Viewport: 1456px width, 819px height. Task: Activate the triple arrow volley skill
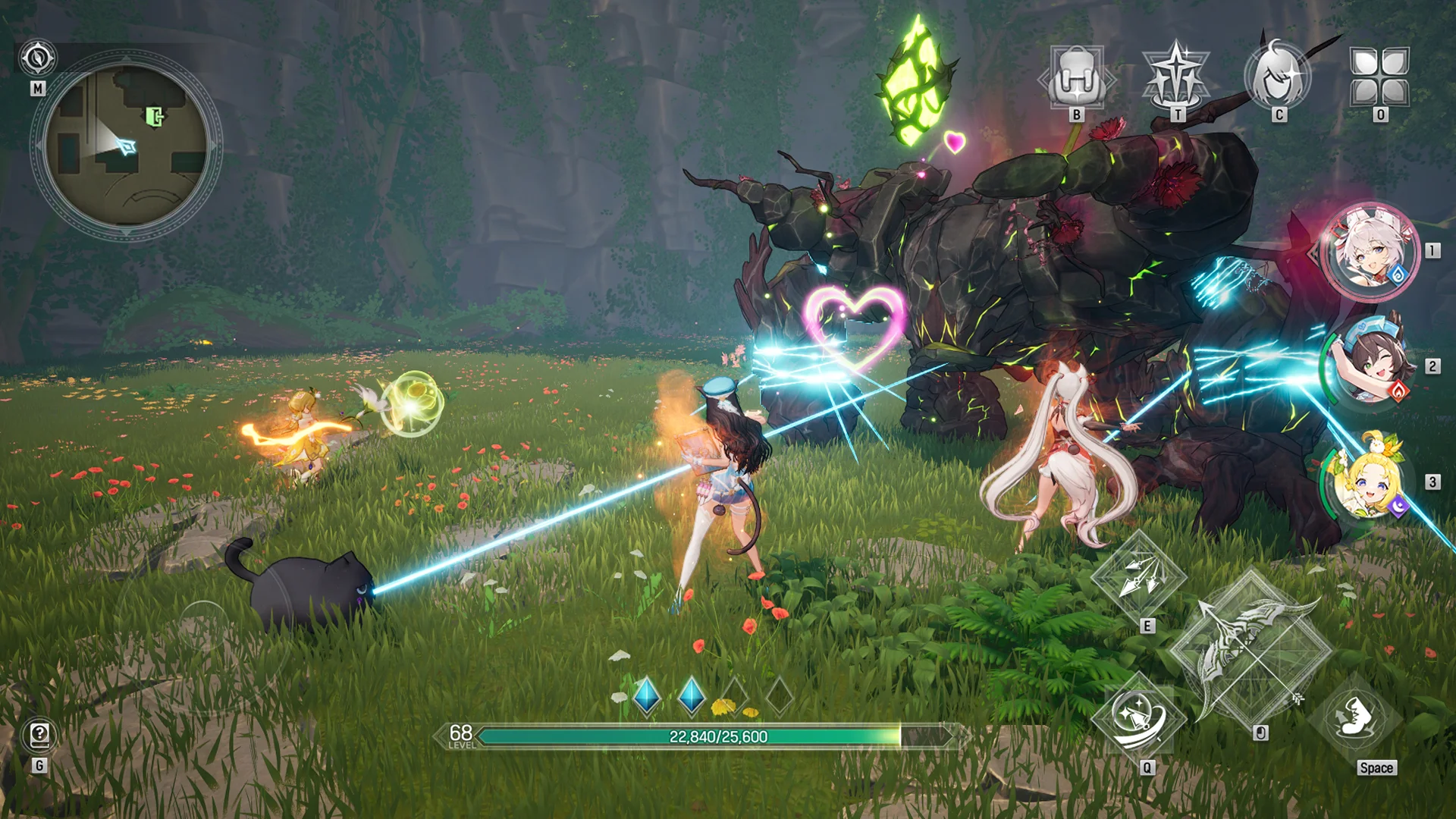coord(1138,576)
